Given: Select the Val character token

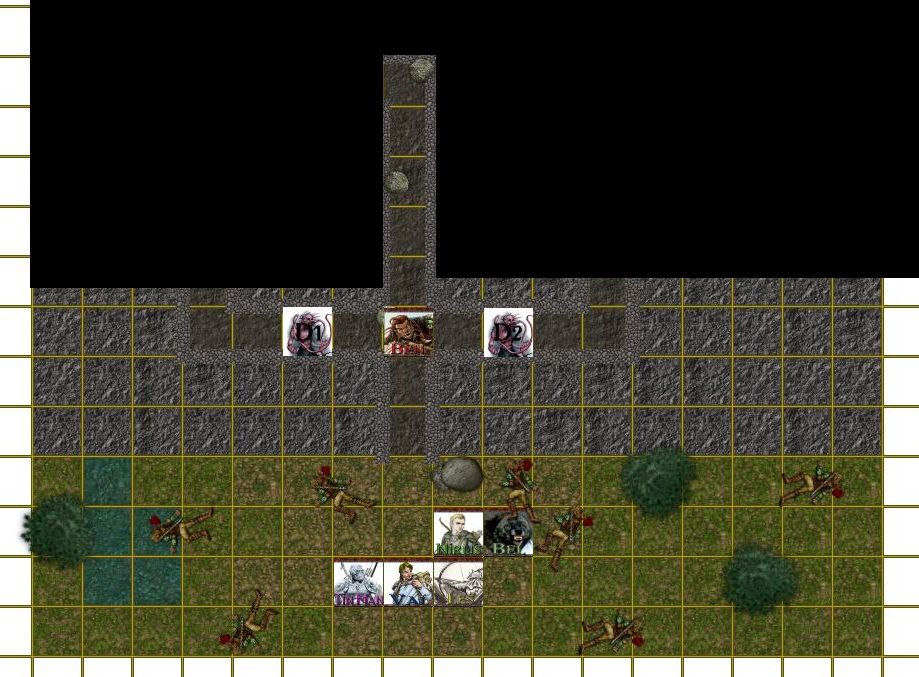Looking at the screenshot, I should 408,583.
